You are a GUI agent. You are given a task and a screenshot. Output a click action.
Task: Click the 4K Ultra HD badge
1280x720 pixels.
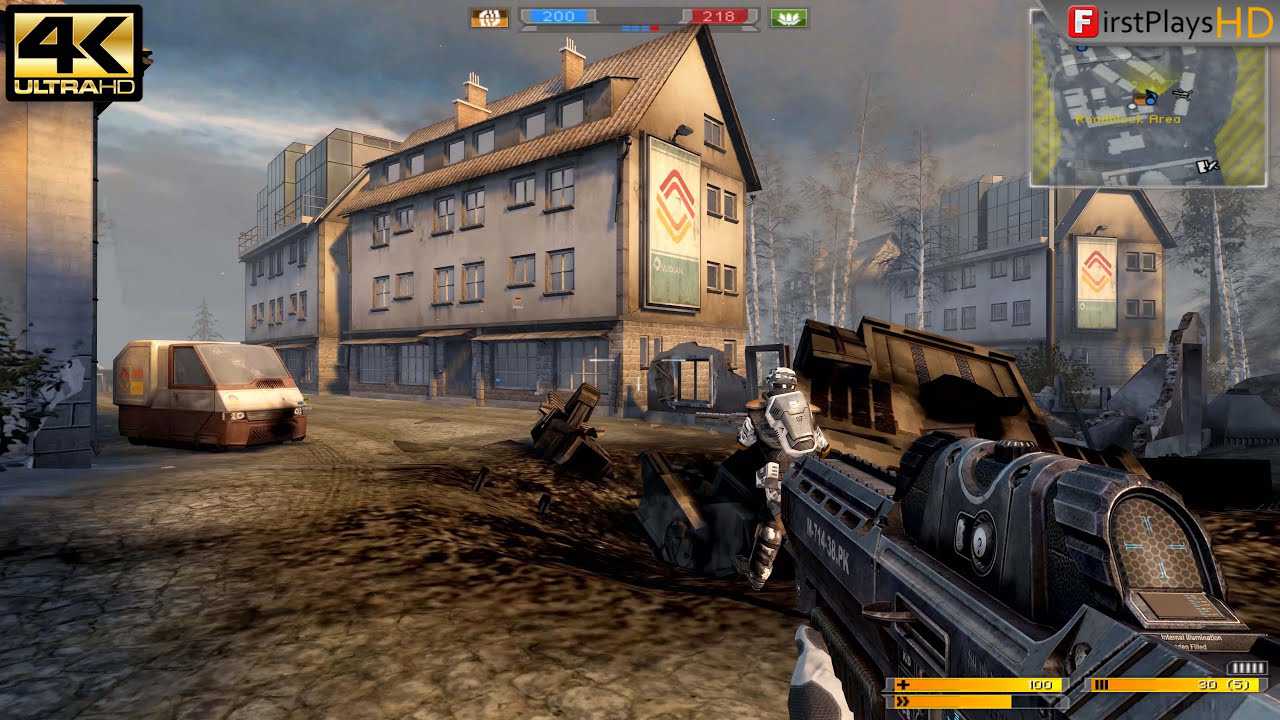[74, 52]
